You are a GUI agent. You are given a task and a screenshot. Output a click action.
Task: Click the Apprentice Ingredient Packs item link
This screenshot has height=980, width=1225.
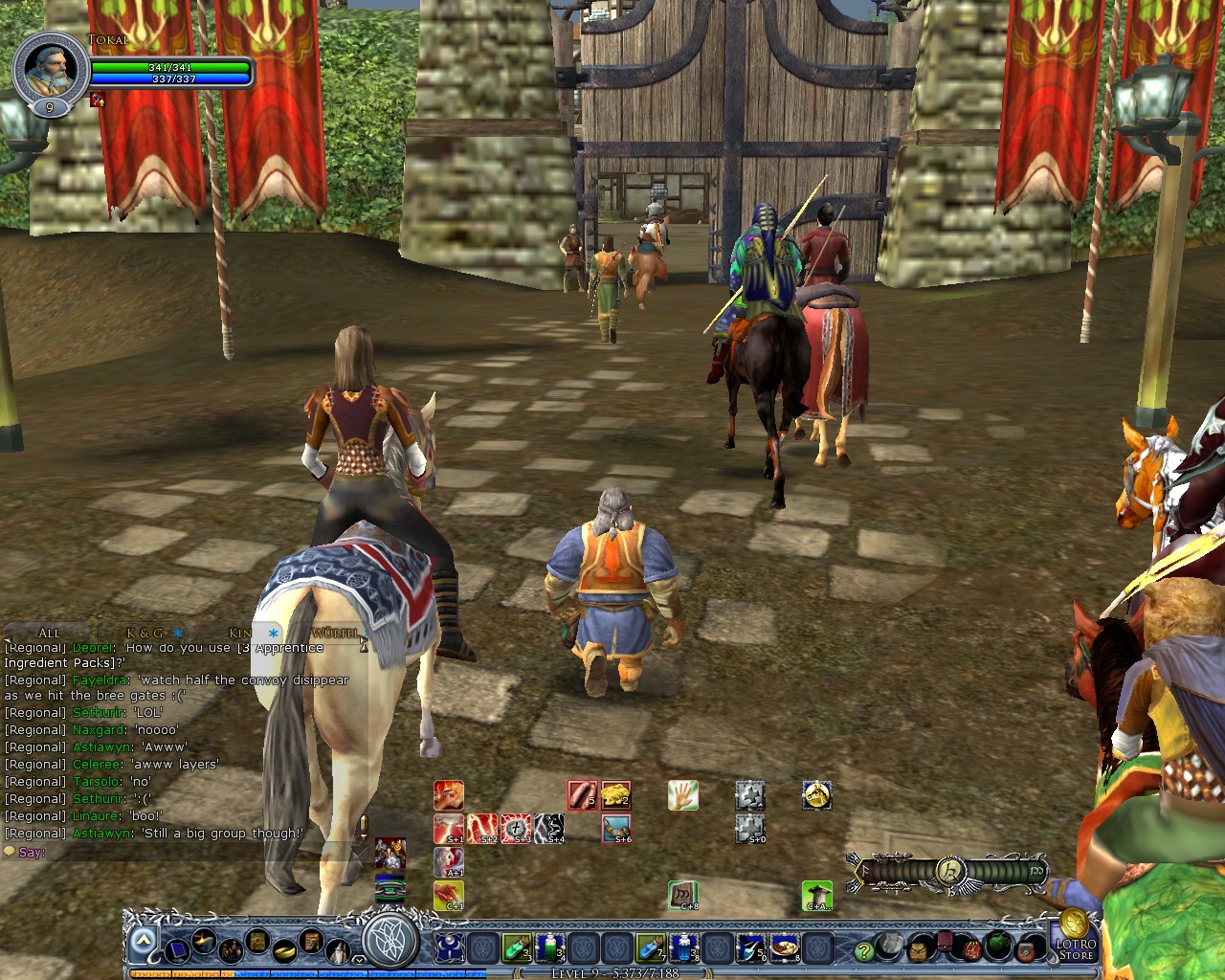click(x=279, y=648)
